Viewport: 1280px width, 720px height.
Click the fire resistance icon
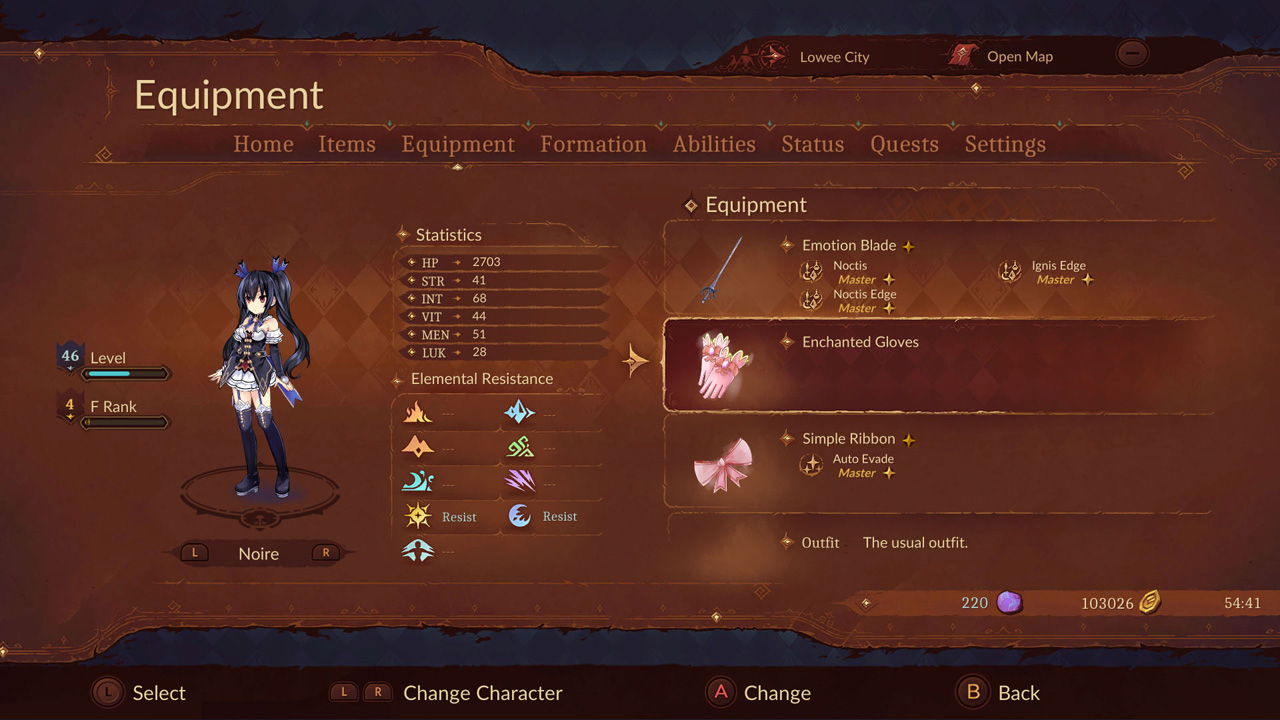[x=418, y=412]
